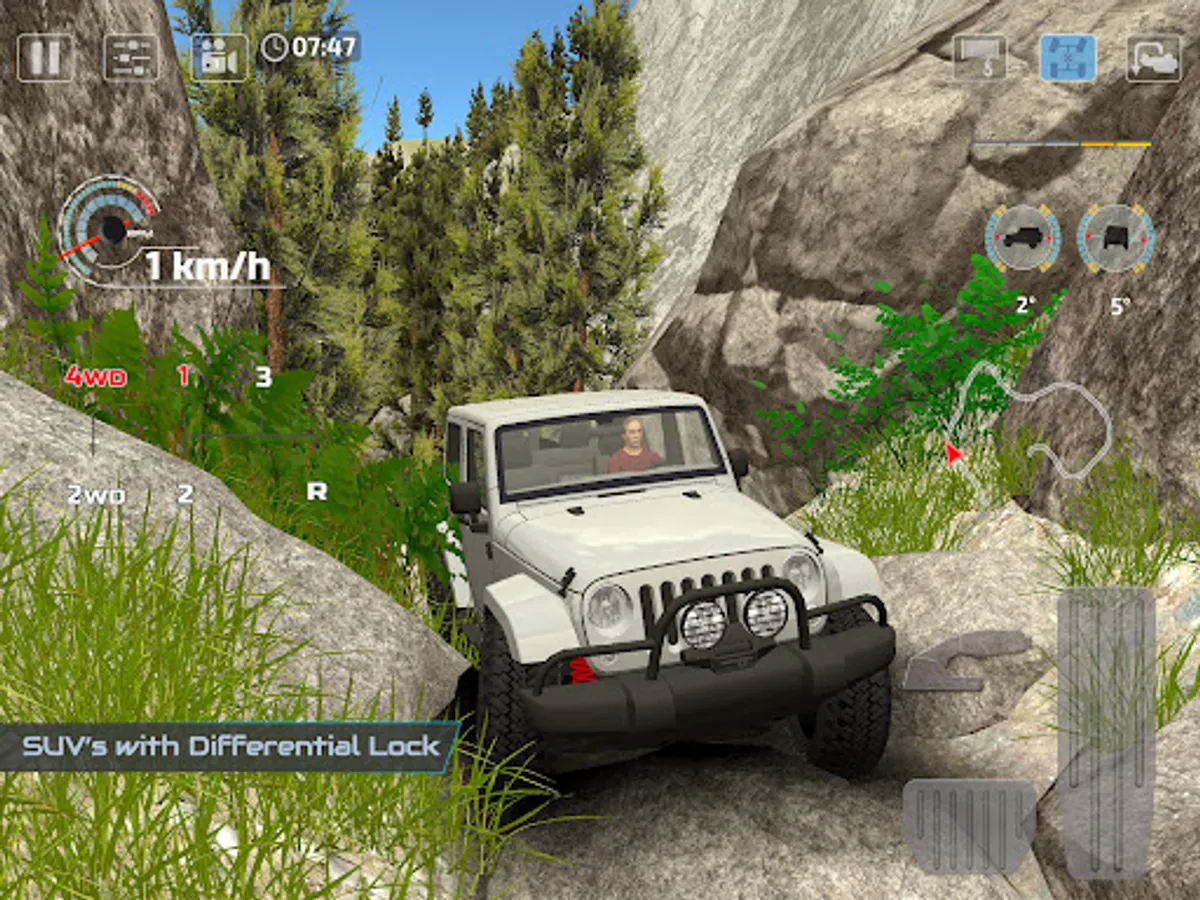1200x900 pixels.
Task: Shift into gear 3
Action: (263, 377)
